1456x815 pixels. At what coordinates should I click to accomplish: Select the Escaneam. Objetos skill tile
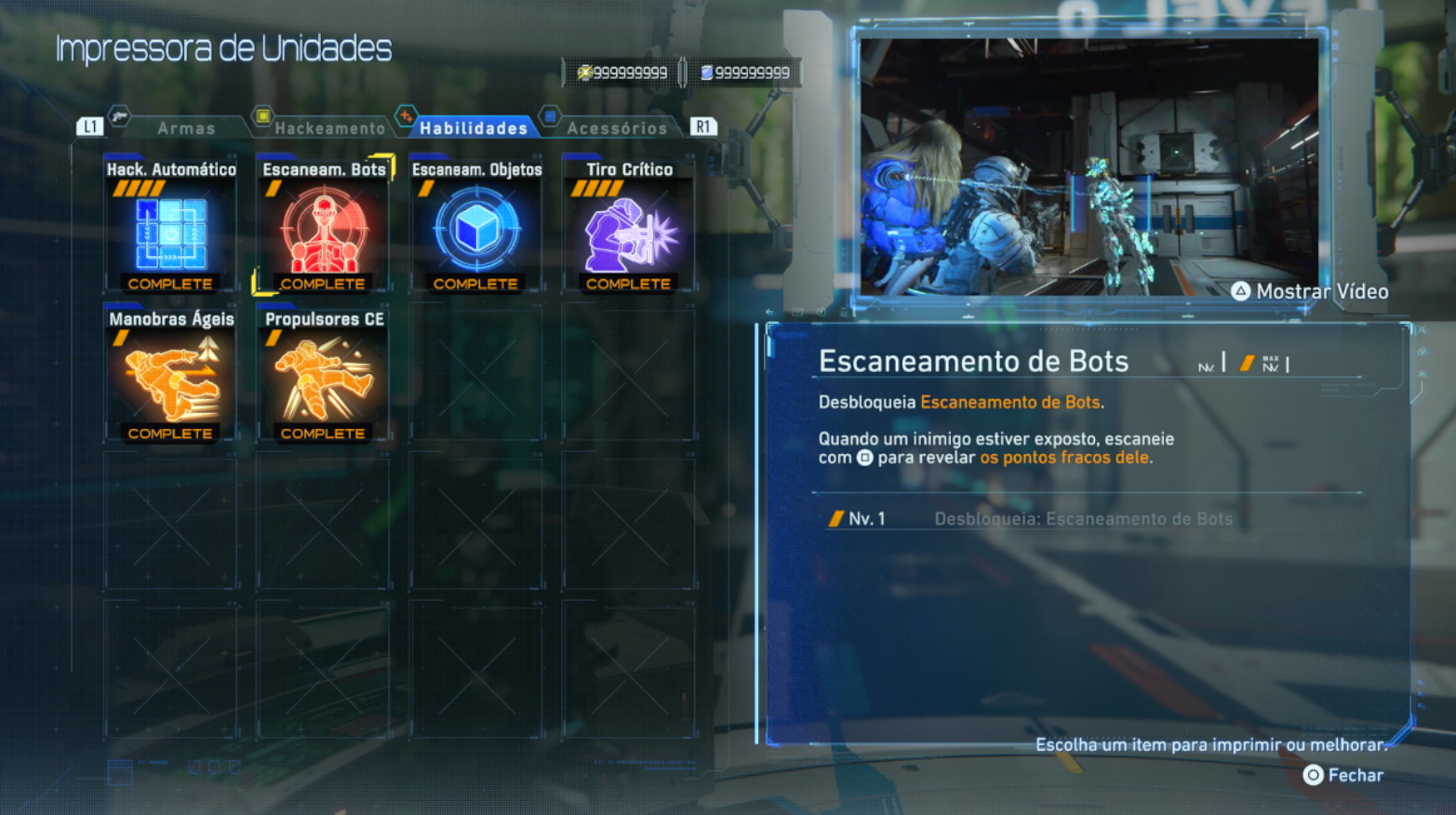[x=475, y=226]
